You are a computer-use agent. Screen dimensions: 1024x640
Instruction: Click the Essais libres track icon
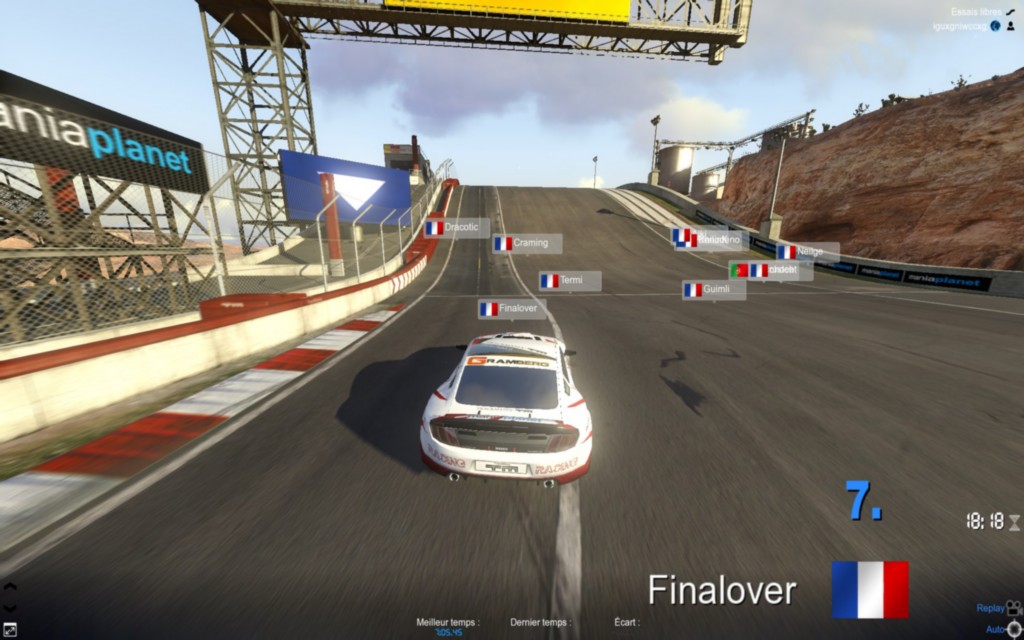tap(1011, 12)
